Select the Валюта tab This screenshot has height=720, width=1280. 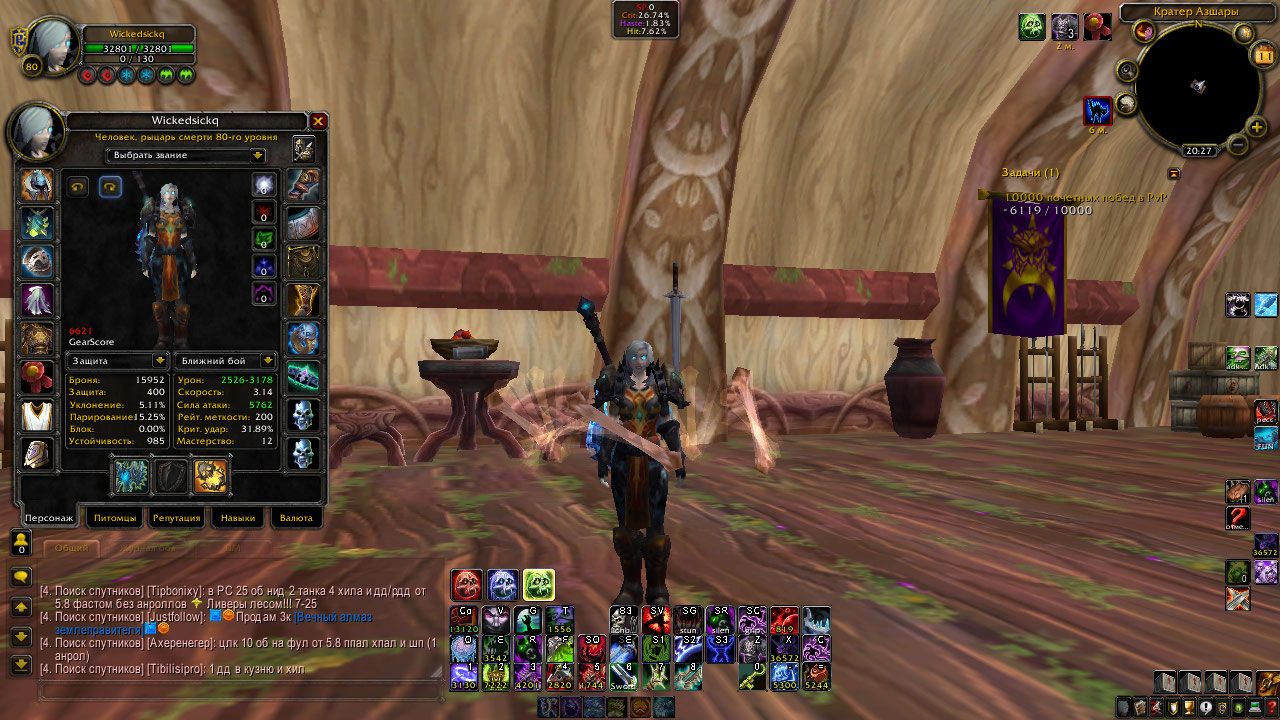coord(296,518)
